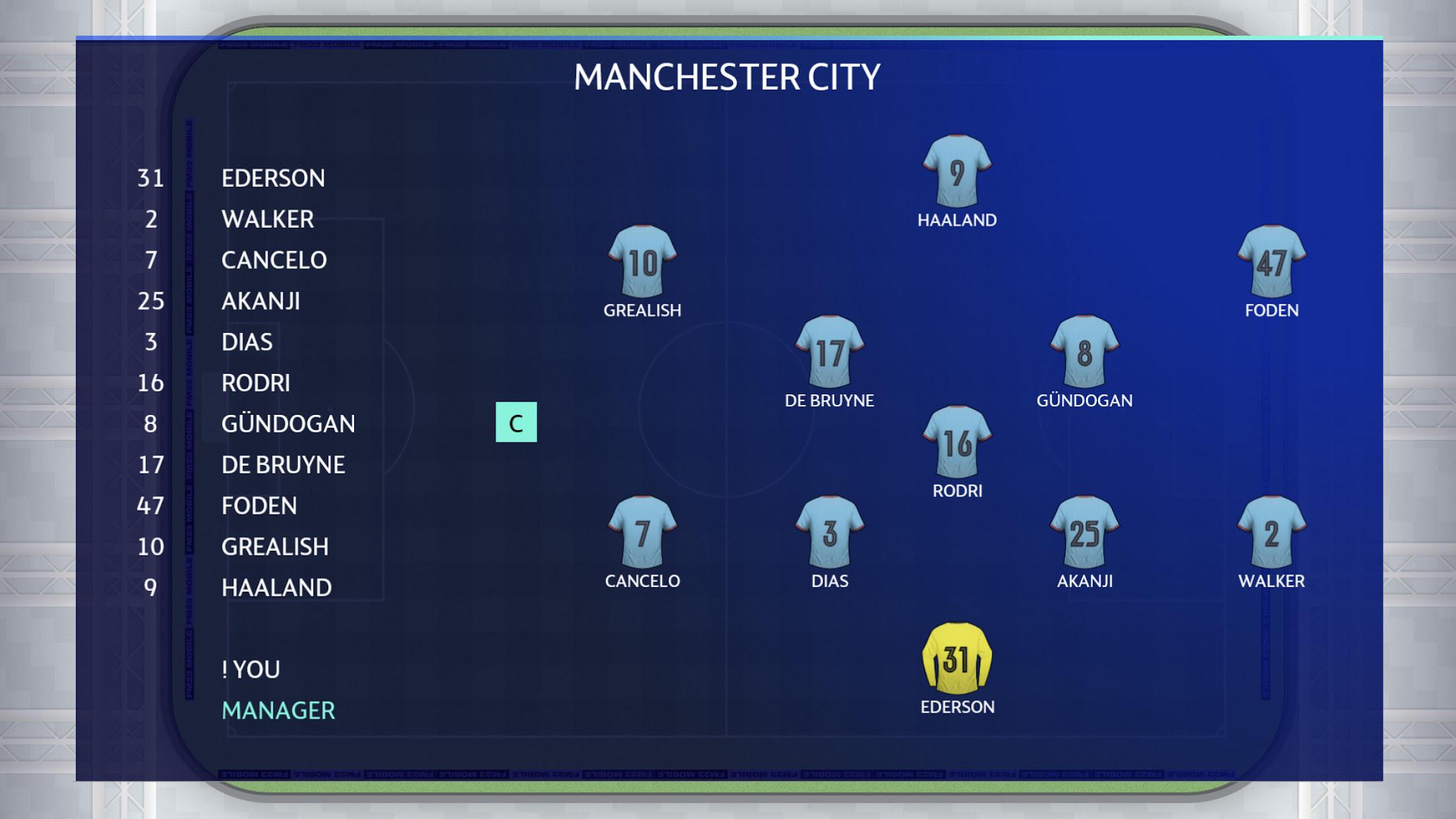The image size is (1456, 819).
Task: Choose Grealish's number 10 shirt icon
Action: pyautogui.click(x=642, y=262)
